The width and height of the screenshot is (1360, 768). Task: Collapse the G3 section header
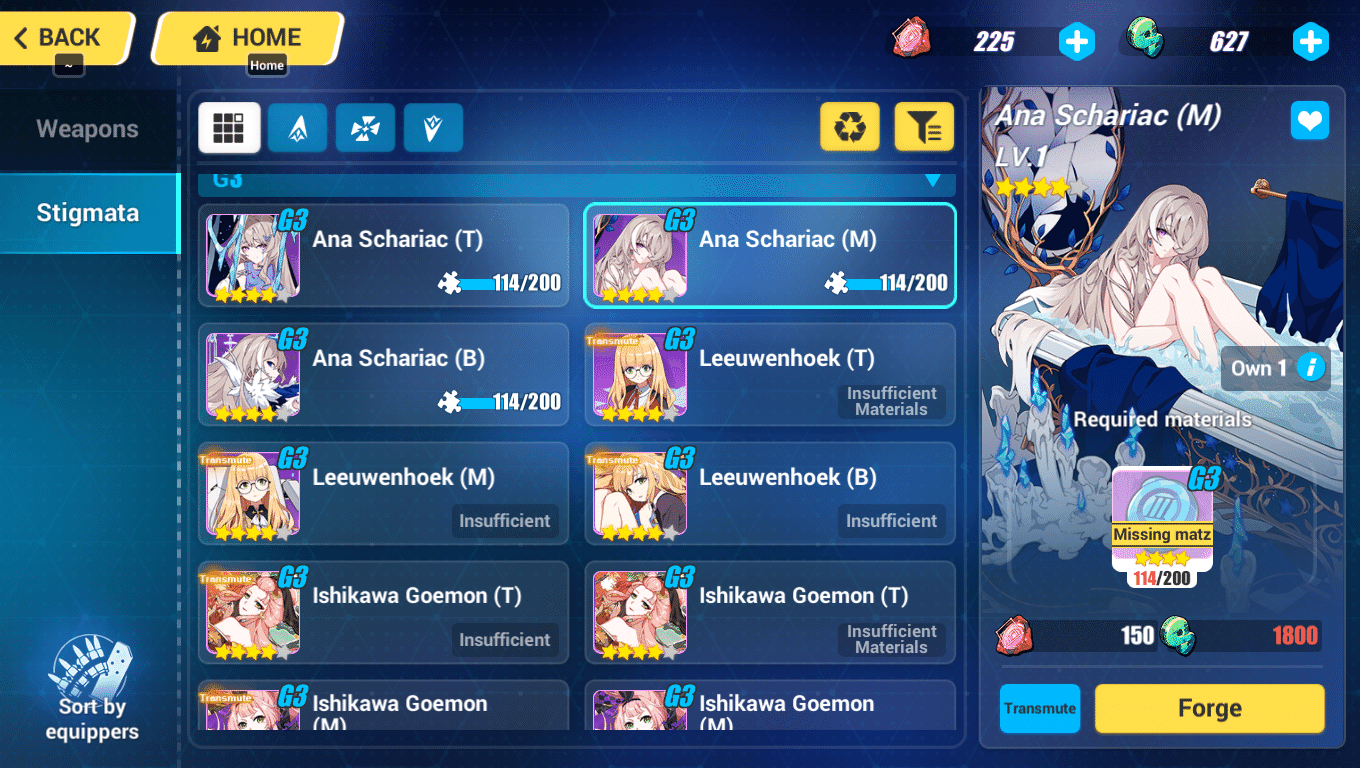(933, 181)
